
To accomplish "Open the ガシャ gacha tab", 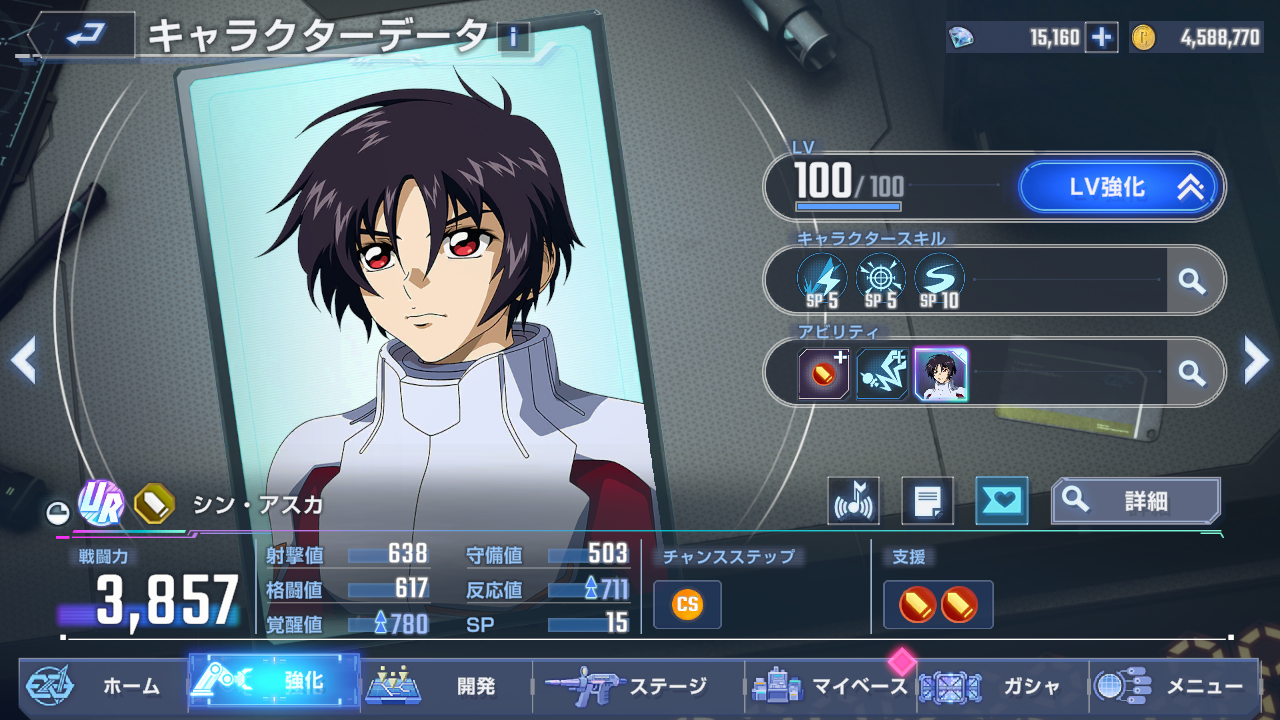I will pos(1002,686).
